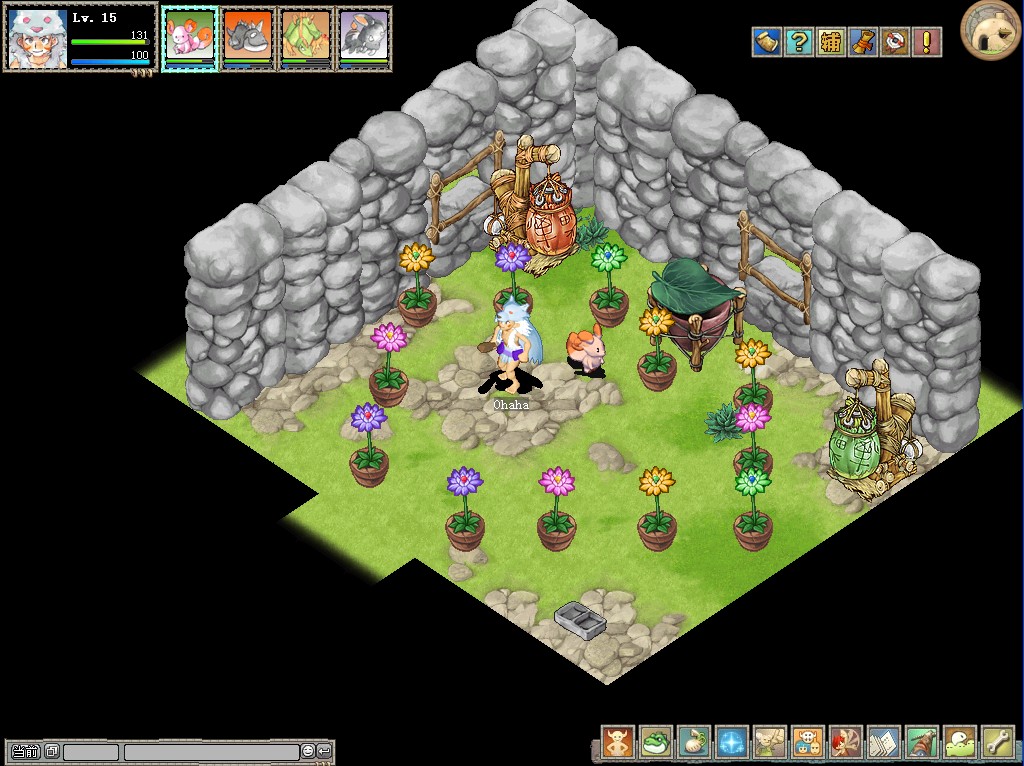Activate the blue sparkle skill icon
The image size is (1024, 766).
coord(732,742)
